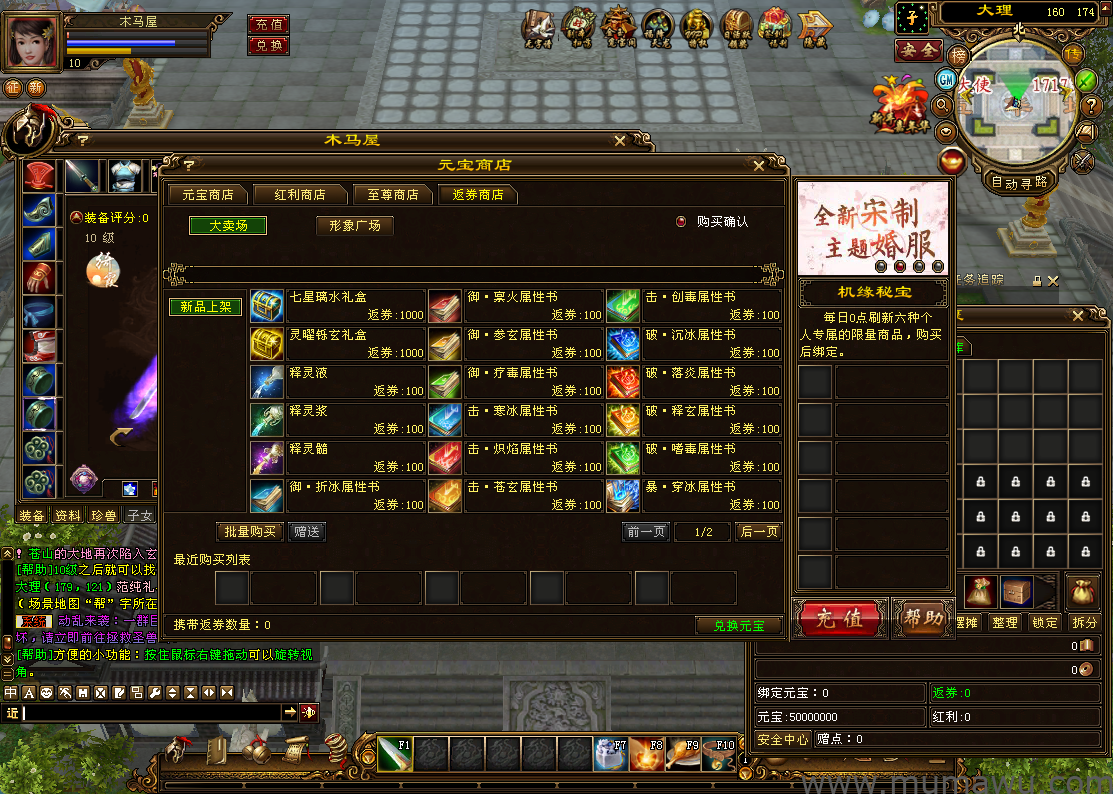Choose the 形象广场 category
Viewport: 1113px width, 794px height.
354,226
